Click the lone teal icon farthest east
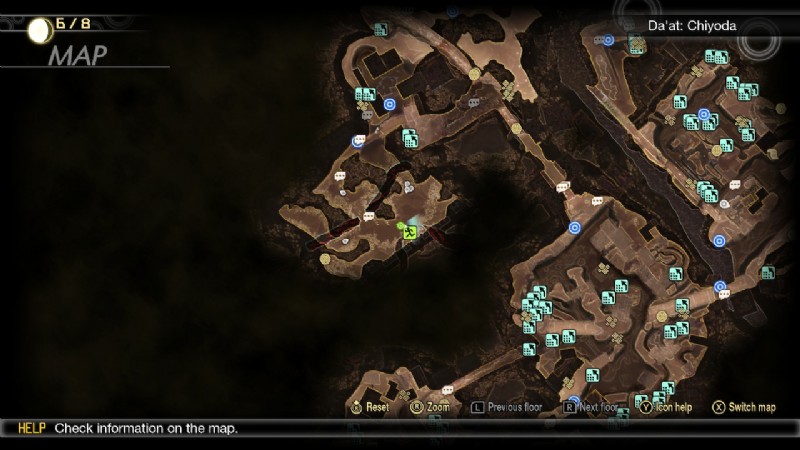 [767, 272]
